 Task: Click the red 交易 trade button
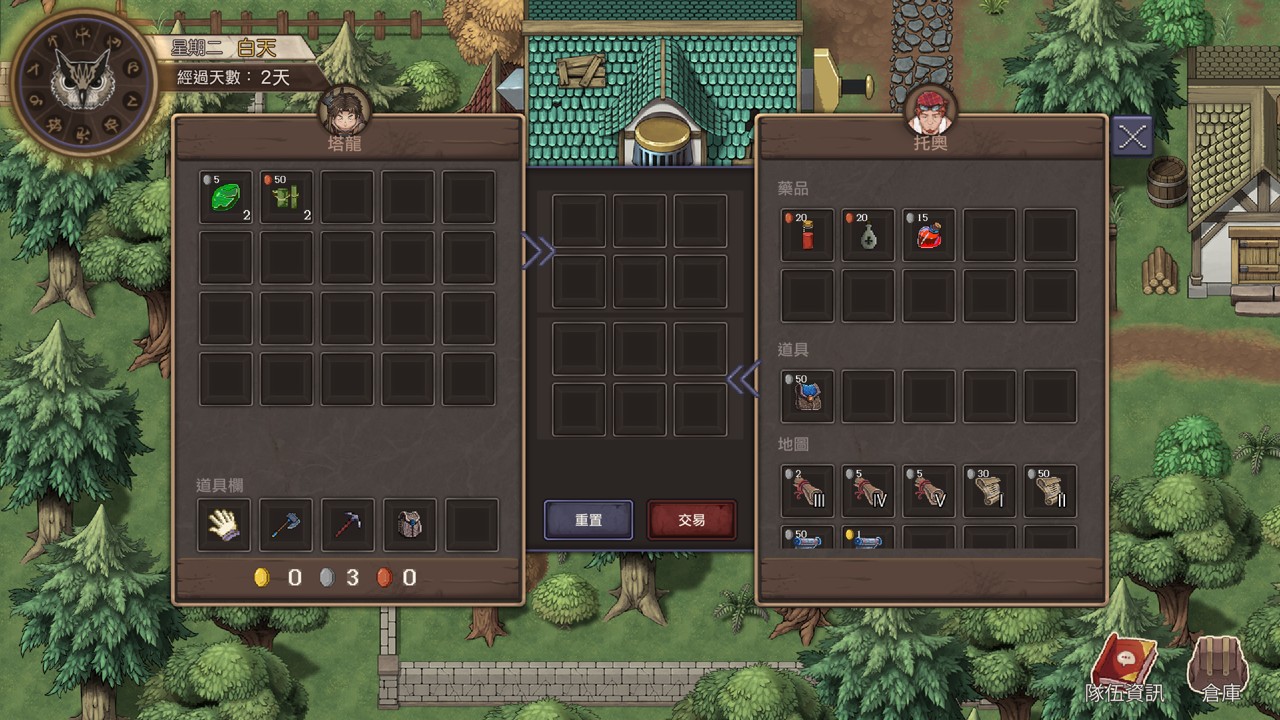[x=692, y=520]
